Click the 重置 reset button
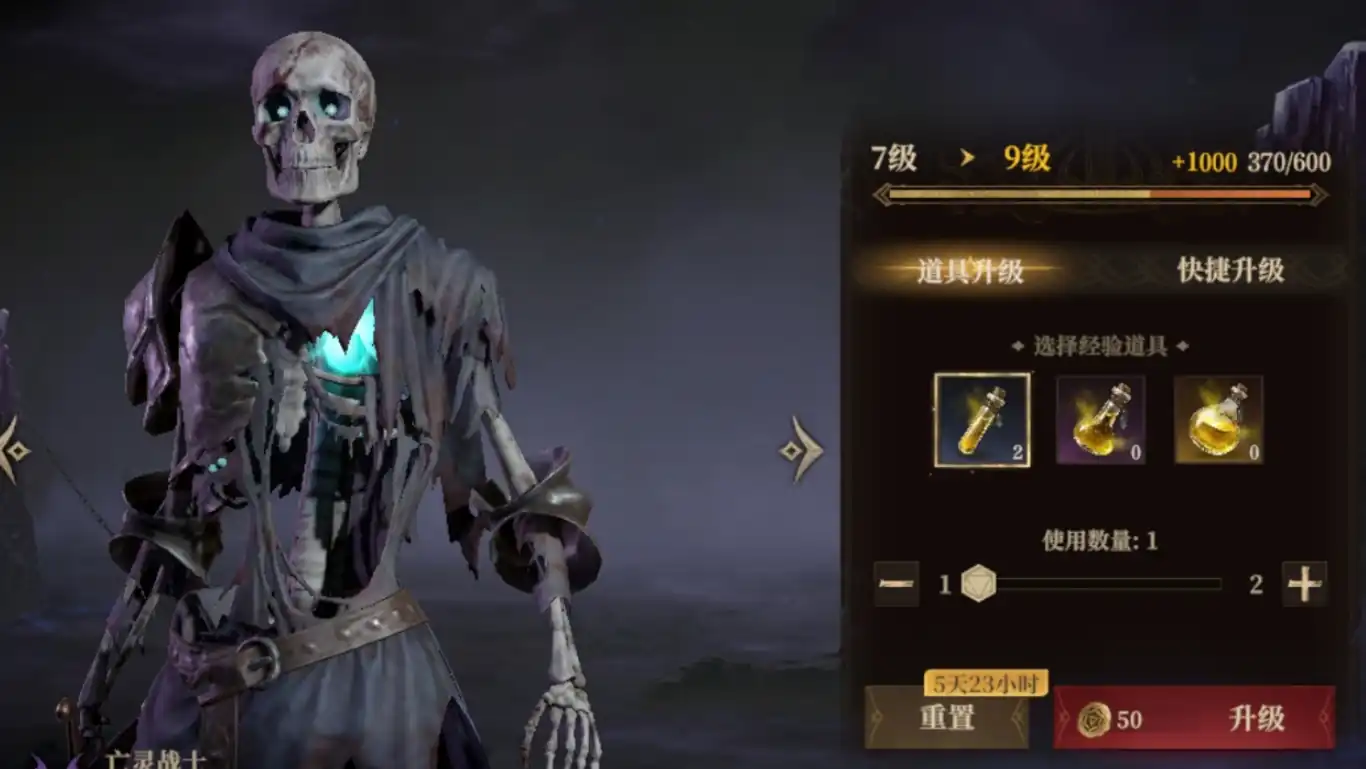Screen dimensions: 1366x769 pos(946,718)
